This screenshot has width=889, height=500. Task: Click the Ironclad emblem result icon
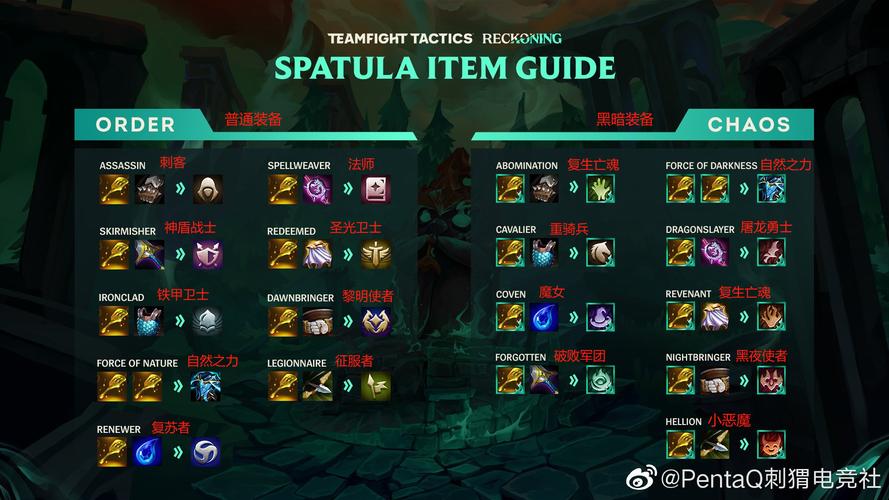pos(207,320)
